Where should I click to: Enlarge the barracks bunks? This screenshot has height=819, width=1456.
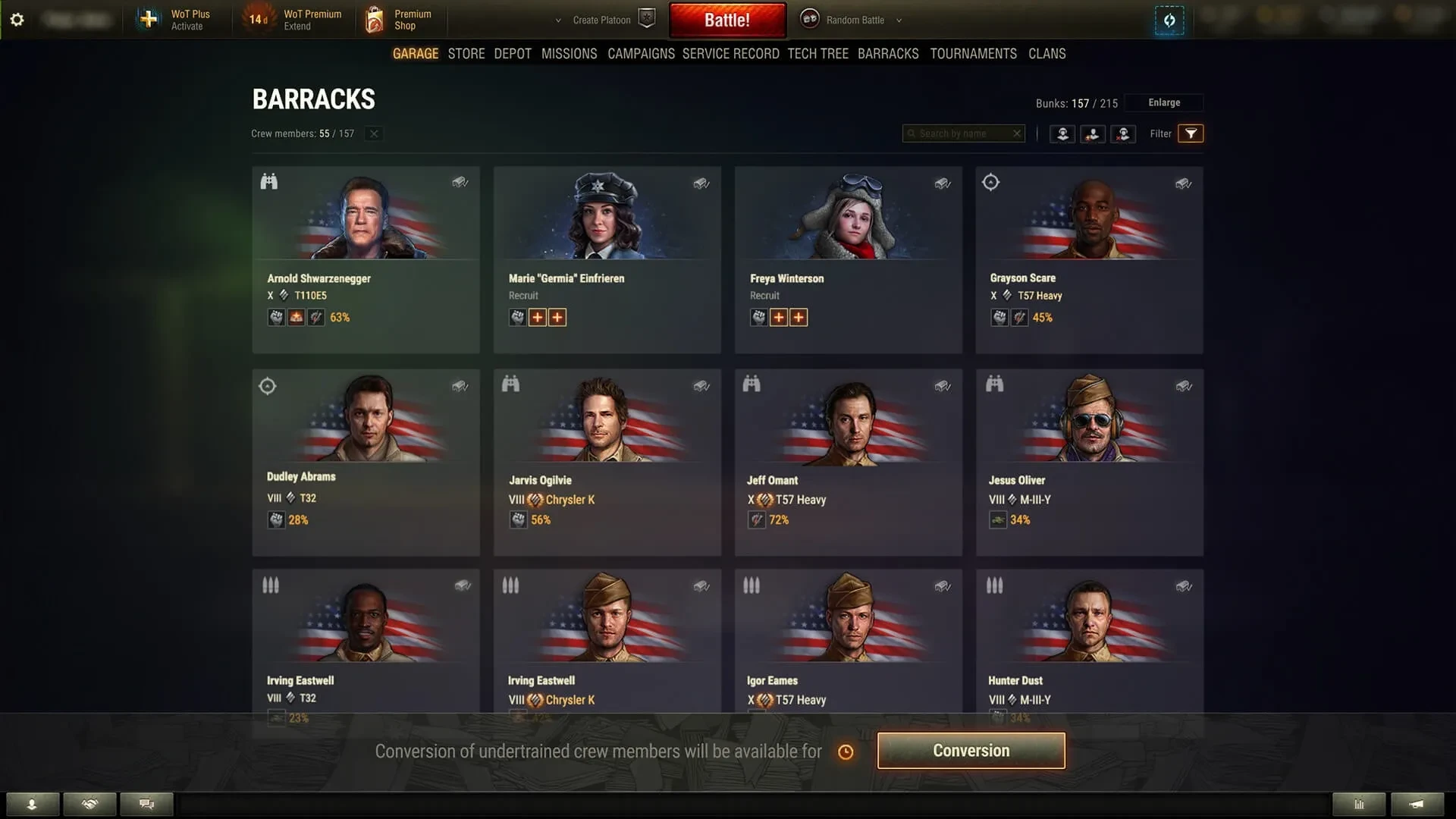tap(1163, 102)
